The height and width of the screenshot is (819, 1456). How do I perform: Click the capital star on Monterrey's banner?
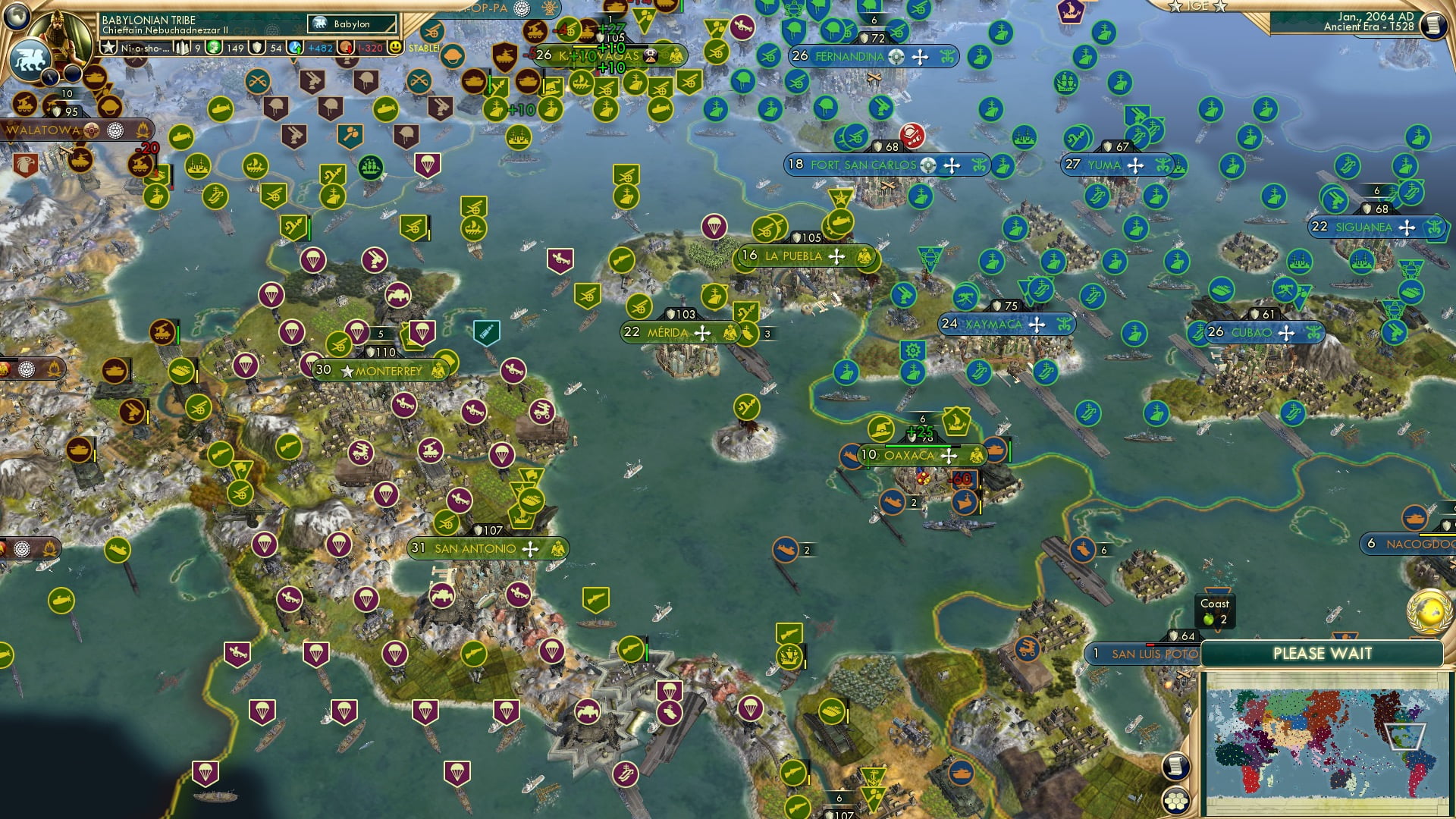pyautogui.click(x=348, y=372)
